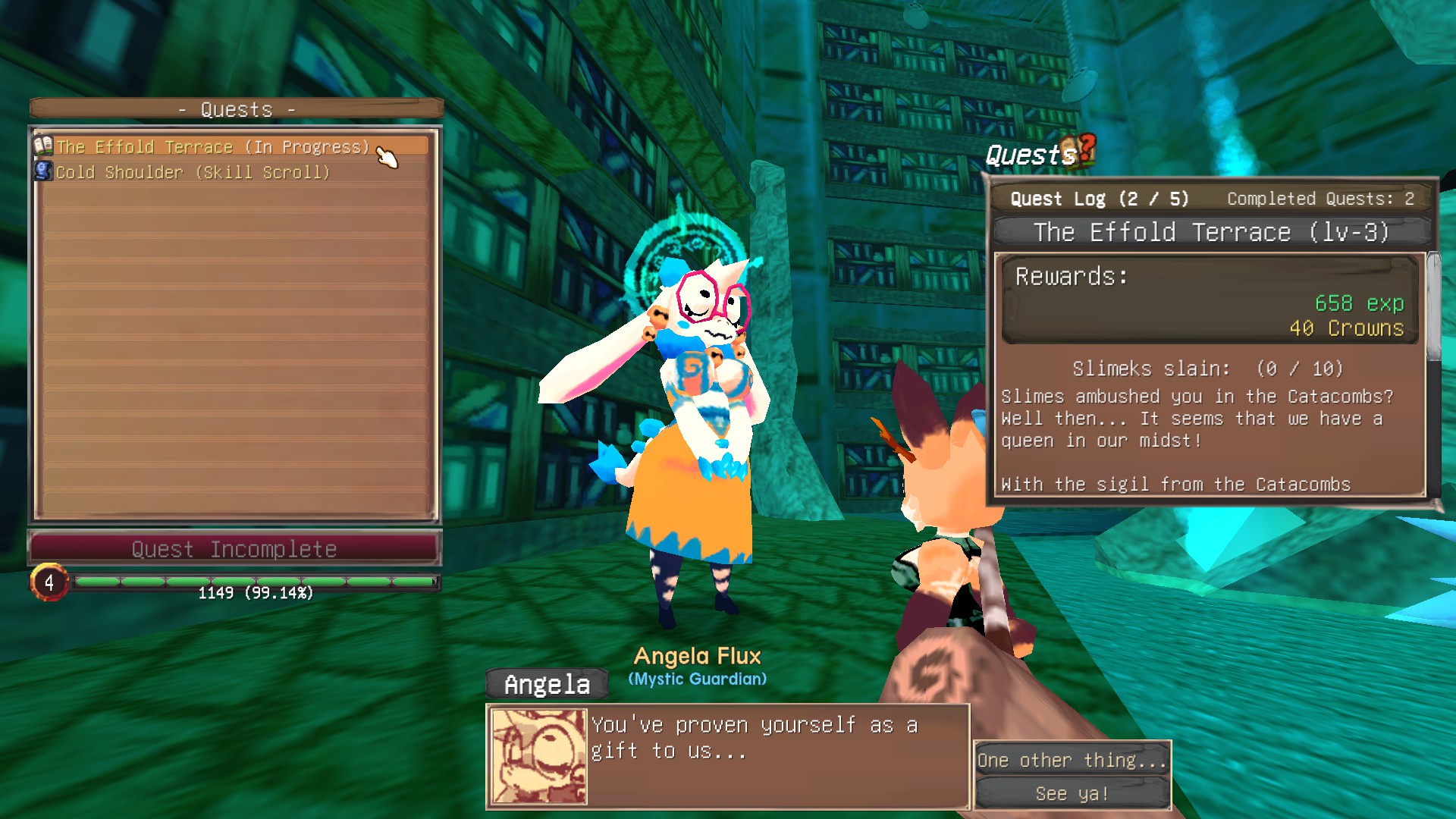1456x819 pixels.
Task: Choose the "One other thing..." reply
Action: click(1072, 760)
